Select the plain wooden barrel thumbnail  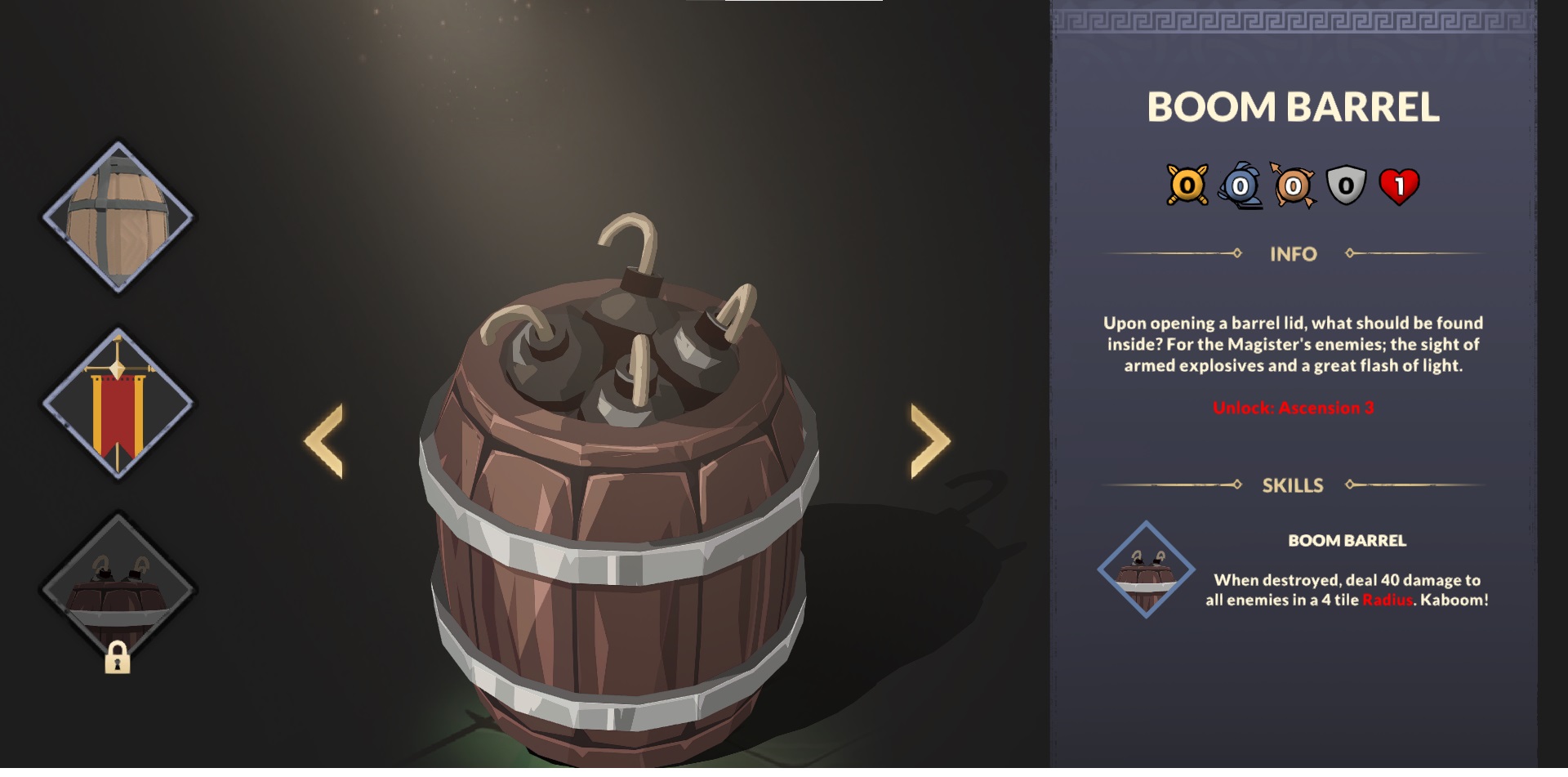coord(118,218)
